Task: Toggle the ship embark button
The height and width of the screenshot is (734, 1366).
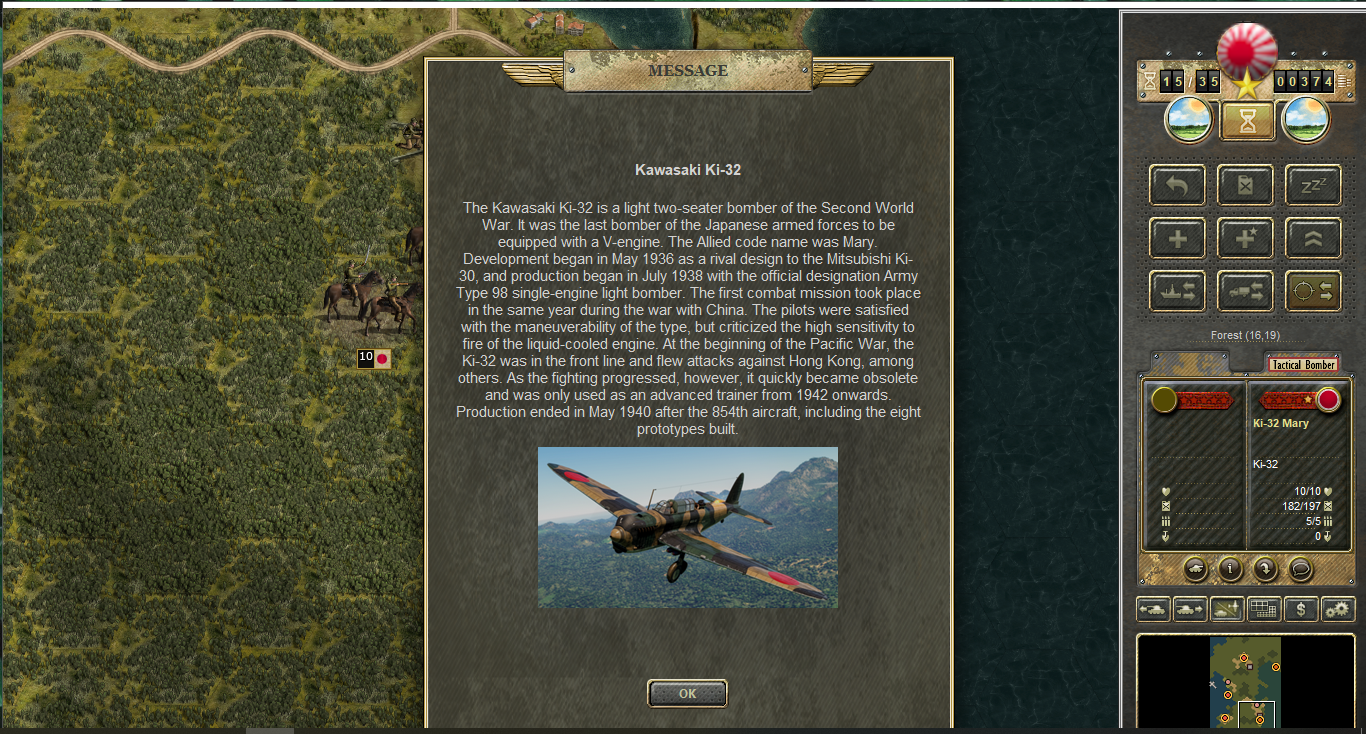Action: [1176, 291]
